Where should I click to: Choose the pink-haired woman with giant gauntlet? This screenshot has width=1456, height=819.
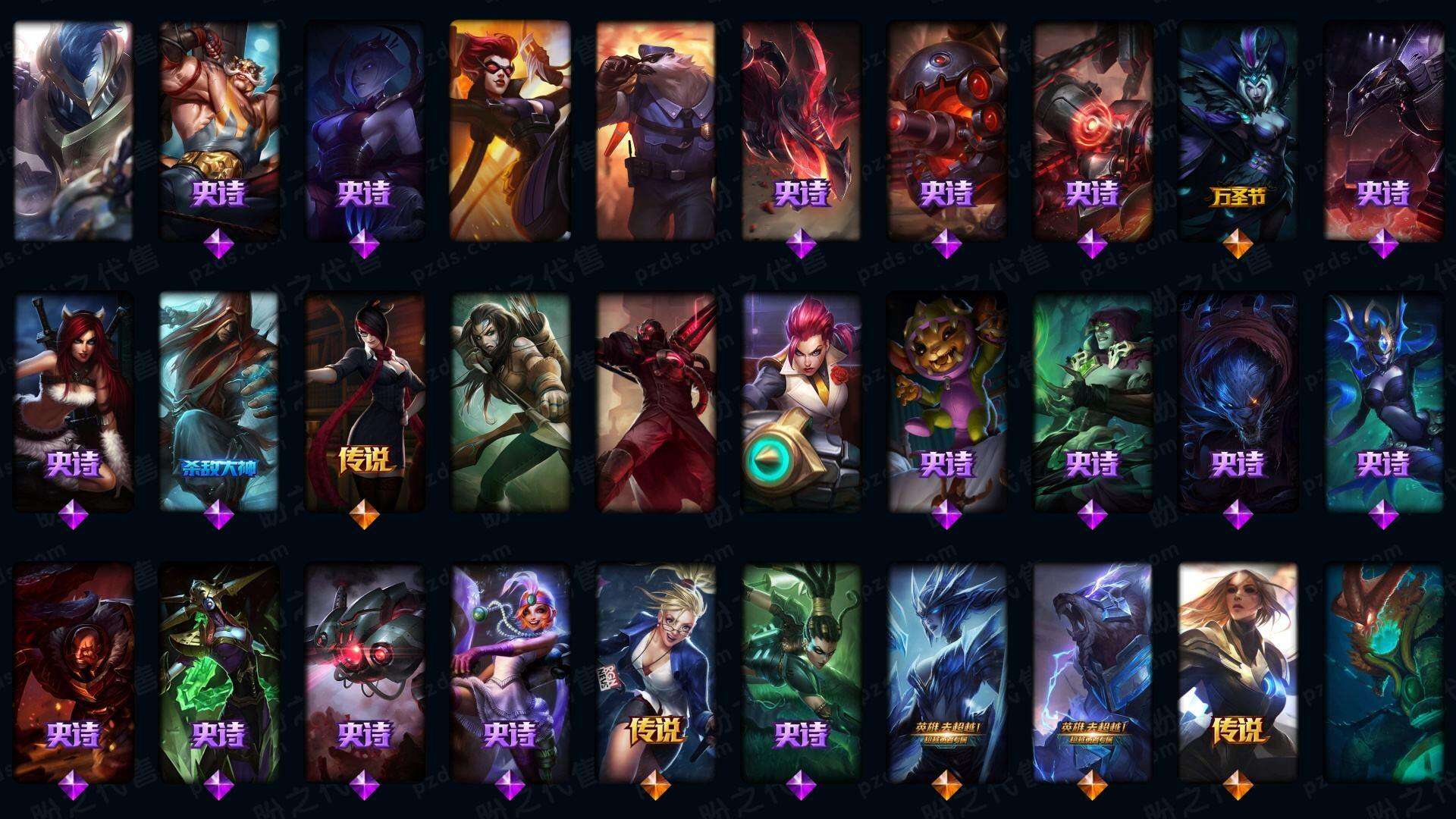tap(801, 402)
